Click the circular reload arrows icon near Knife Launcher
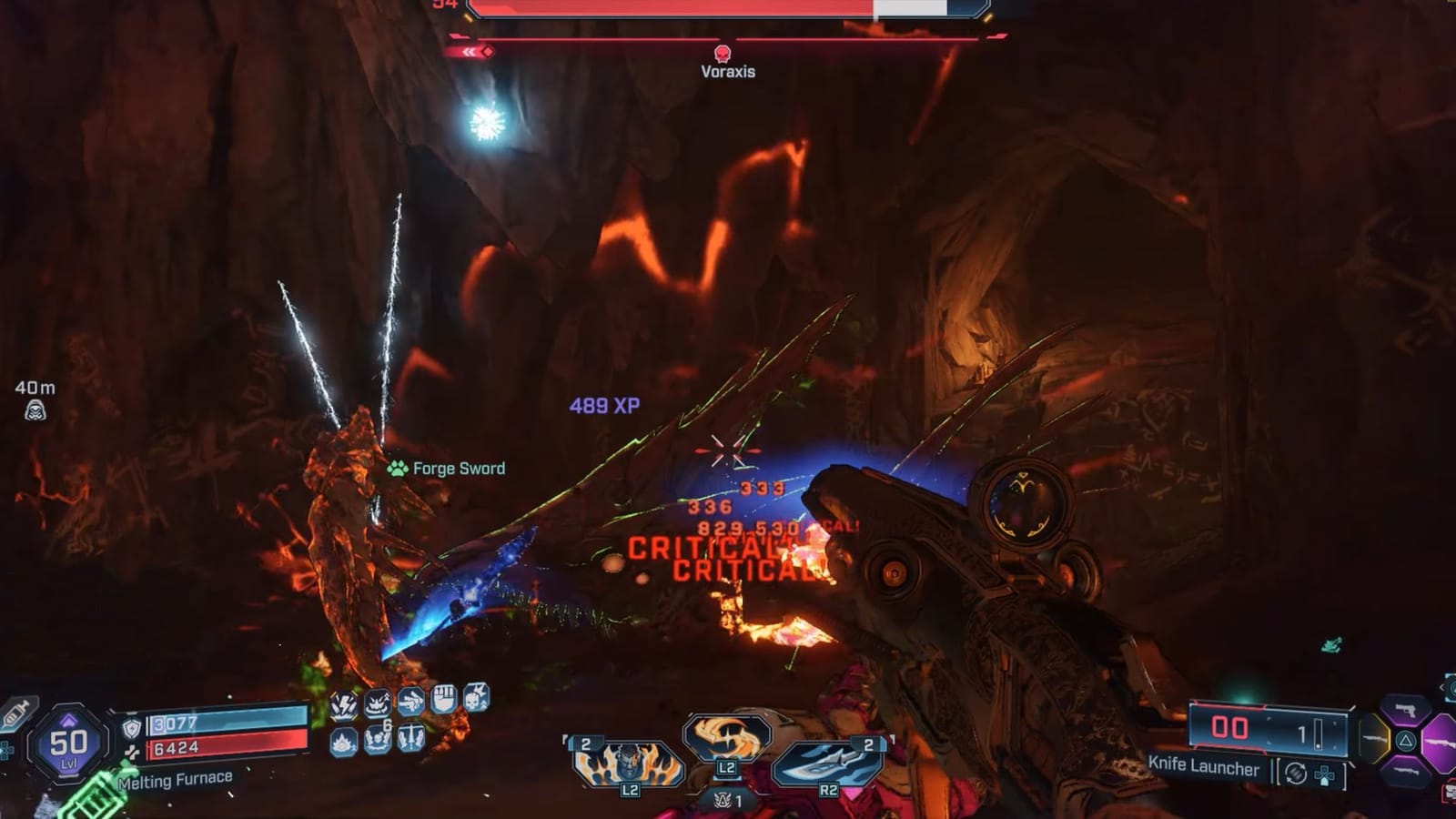The height and width of the screenshot is (819, 1456). (1295, 773)
